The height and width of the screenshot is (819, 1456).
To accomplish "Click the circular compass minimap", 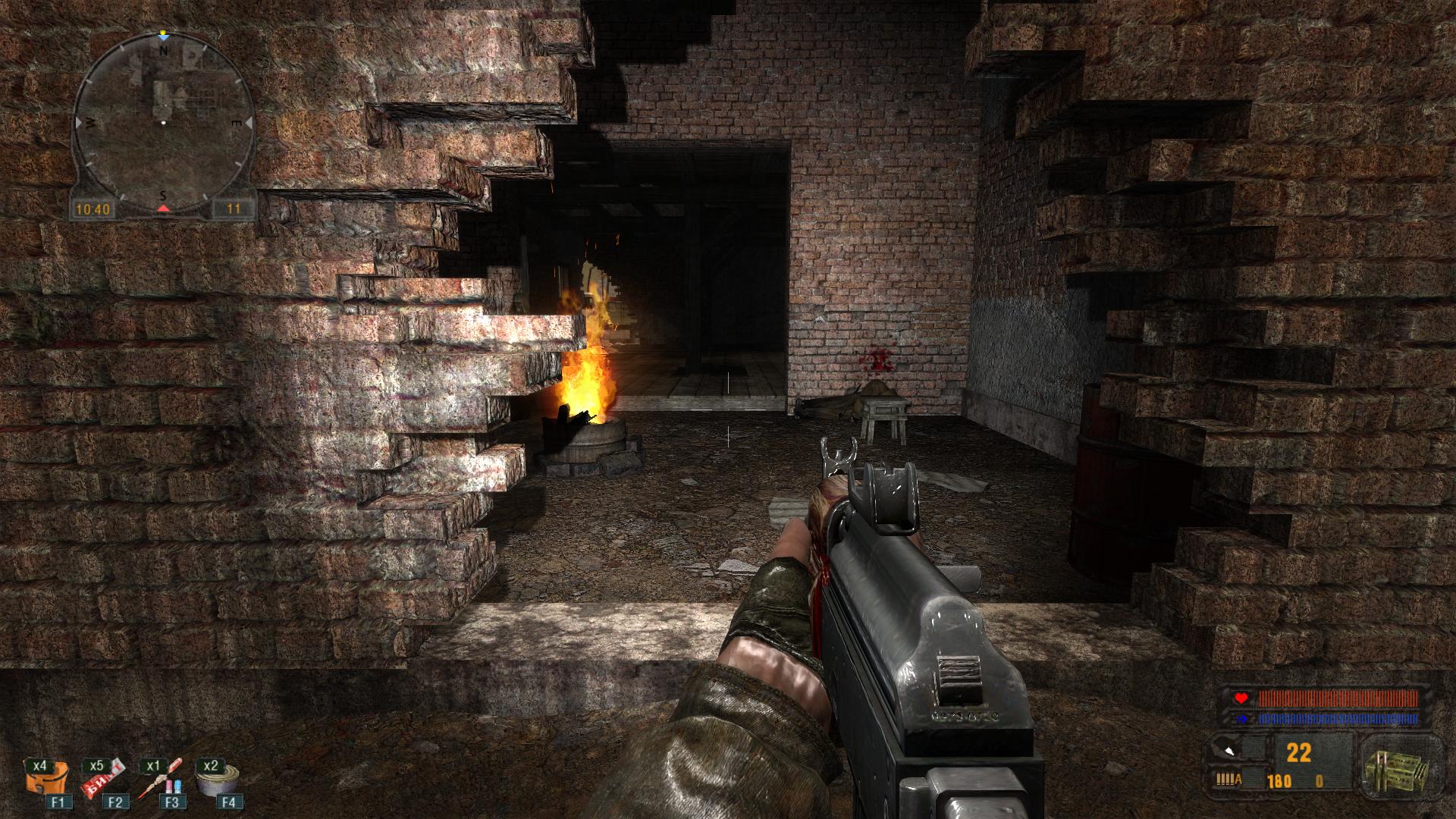I will tap(162, 123).
